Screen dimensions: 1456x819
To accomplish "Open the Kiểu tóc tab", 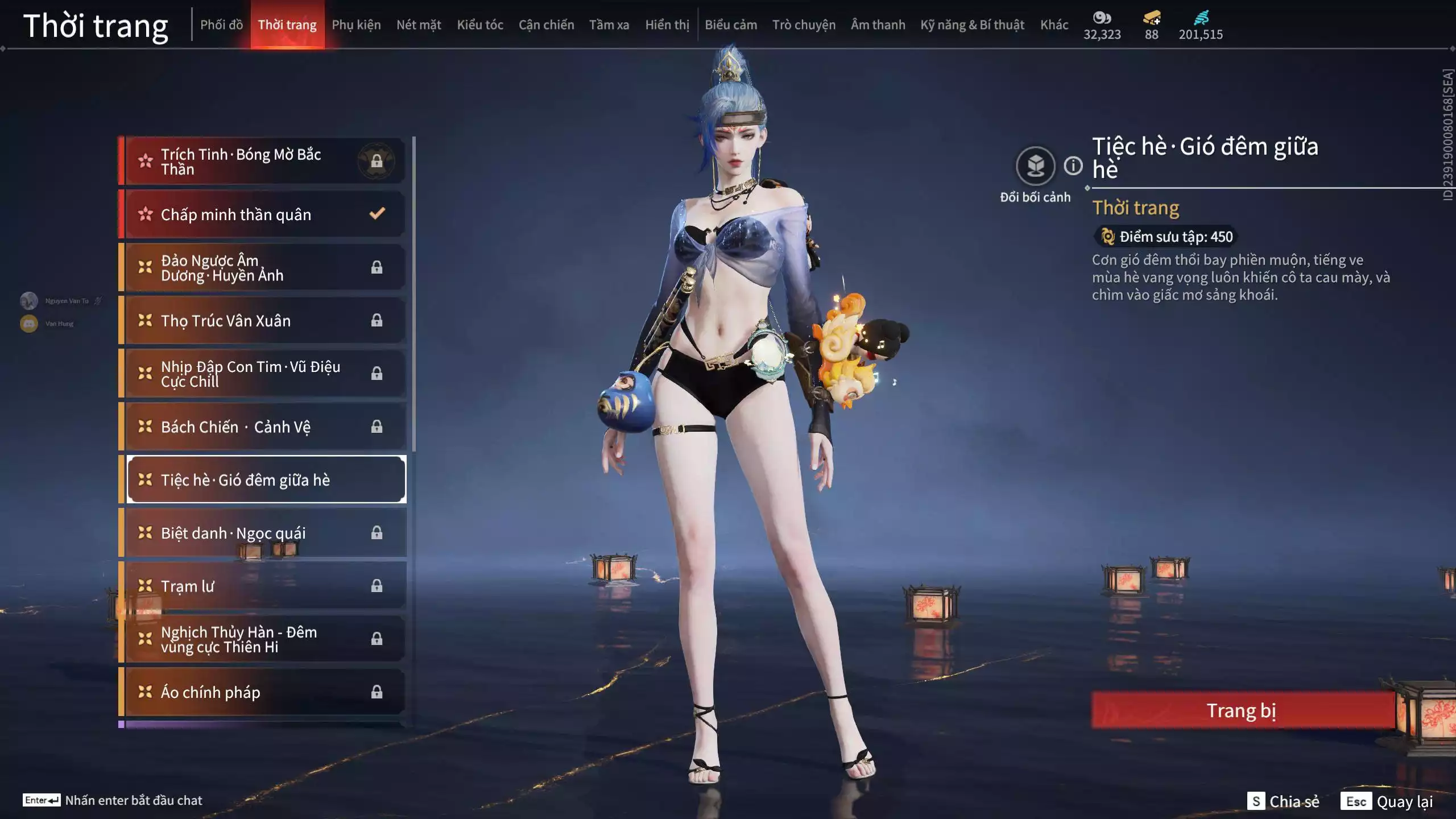I will tap(481, 24).
